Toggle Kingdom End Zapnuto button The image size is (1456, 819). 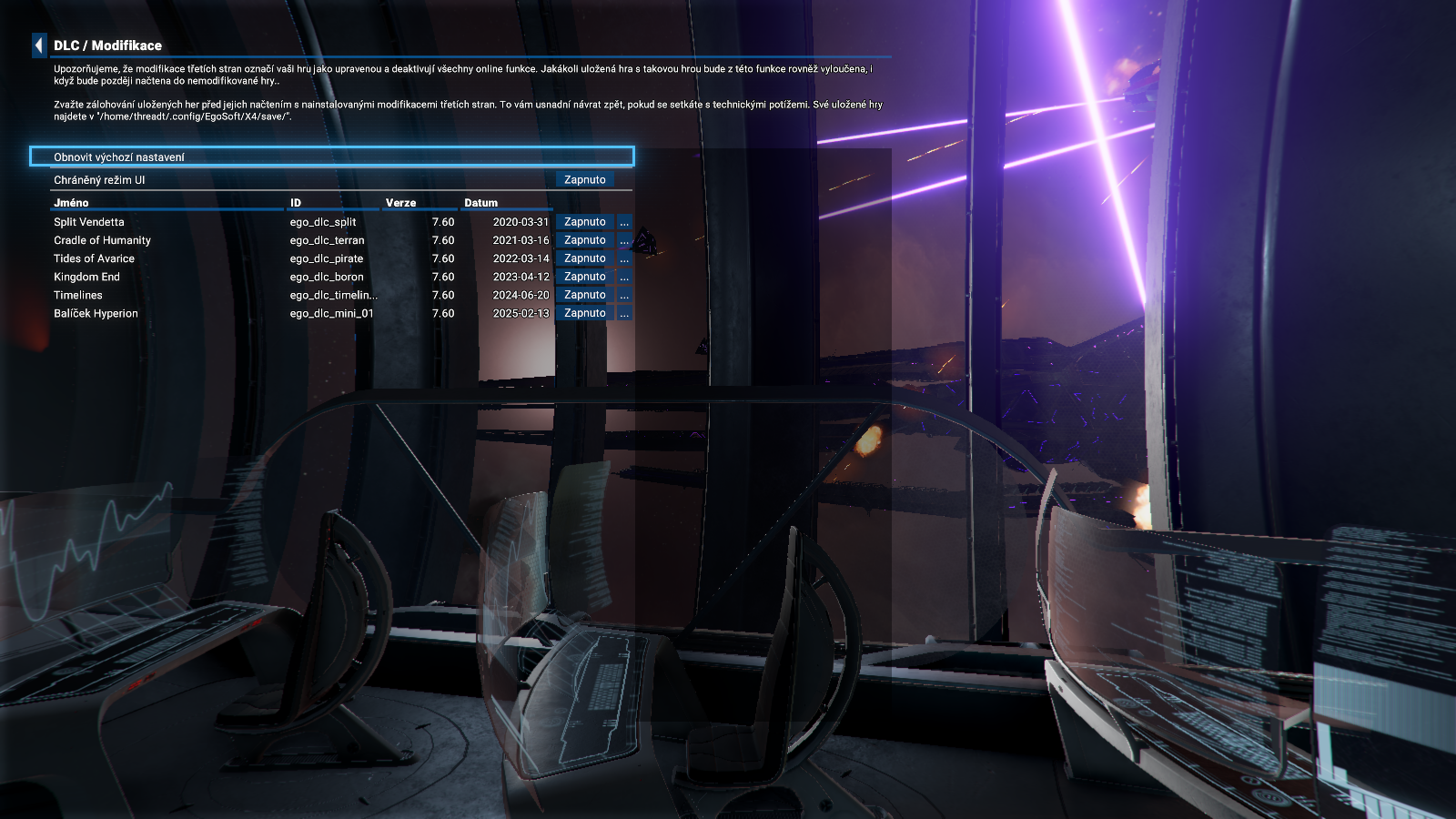pos(584,277)
